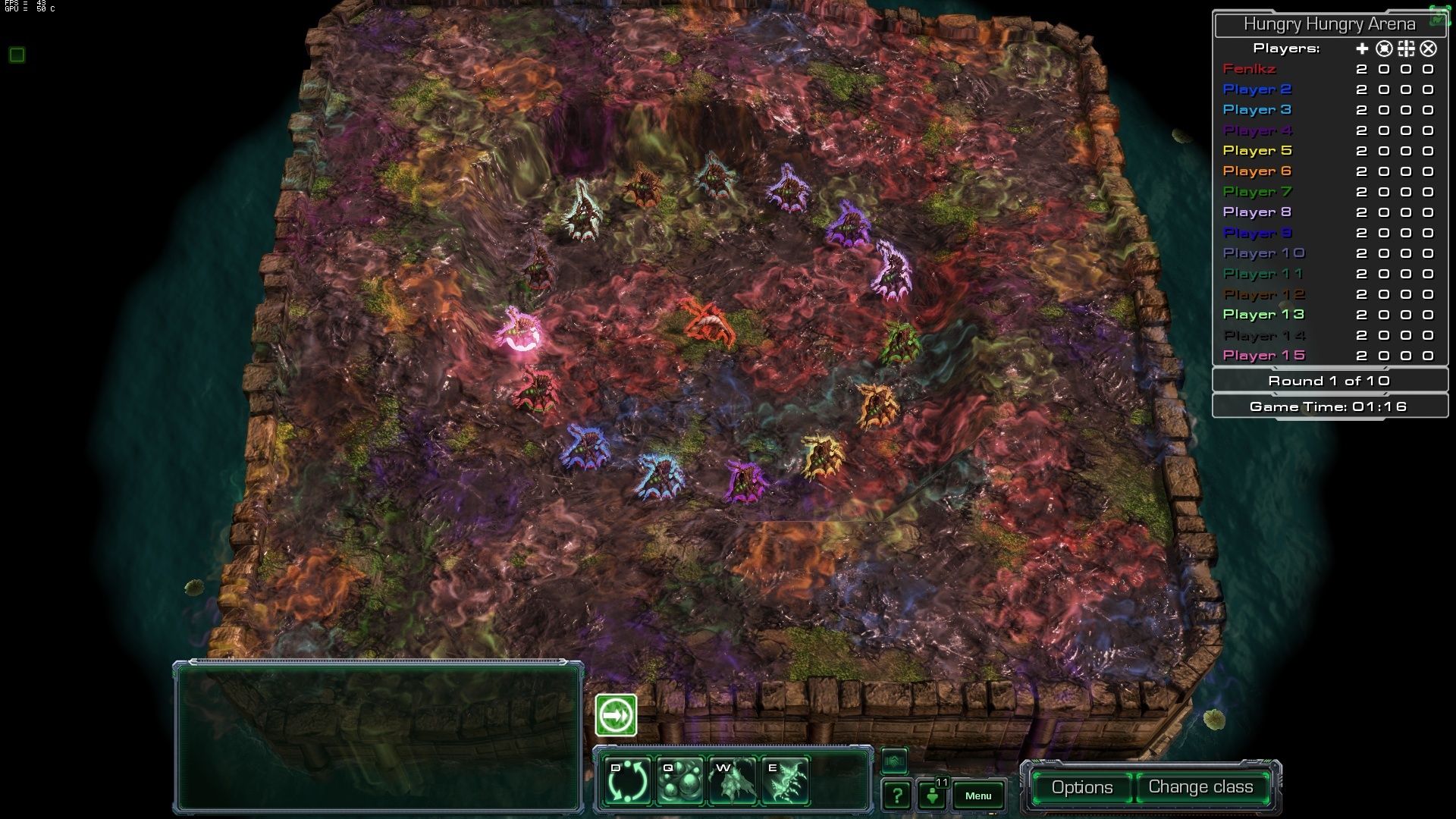Open the game Menu
1456x819 pixels.
[x=978, y=795]
